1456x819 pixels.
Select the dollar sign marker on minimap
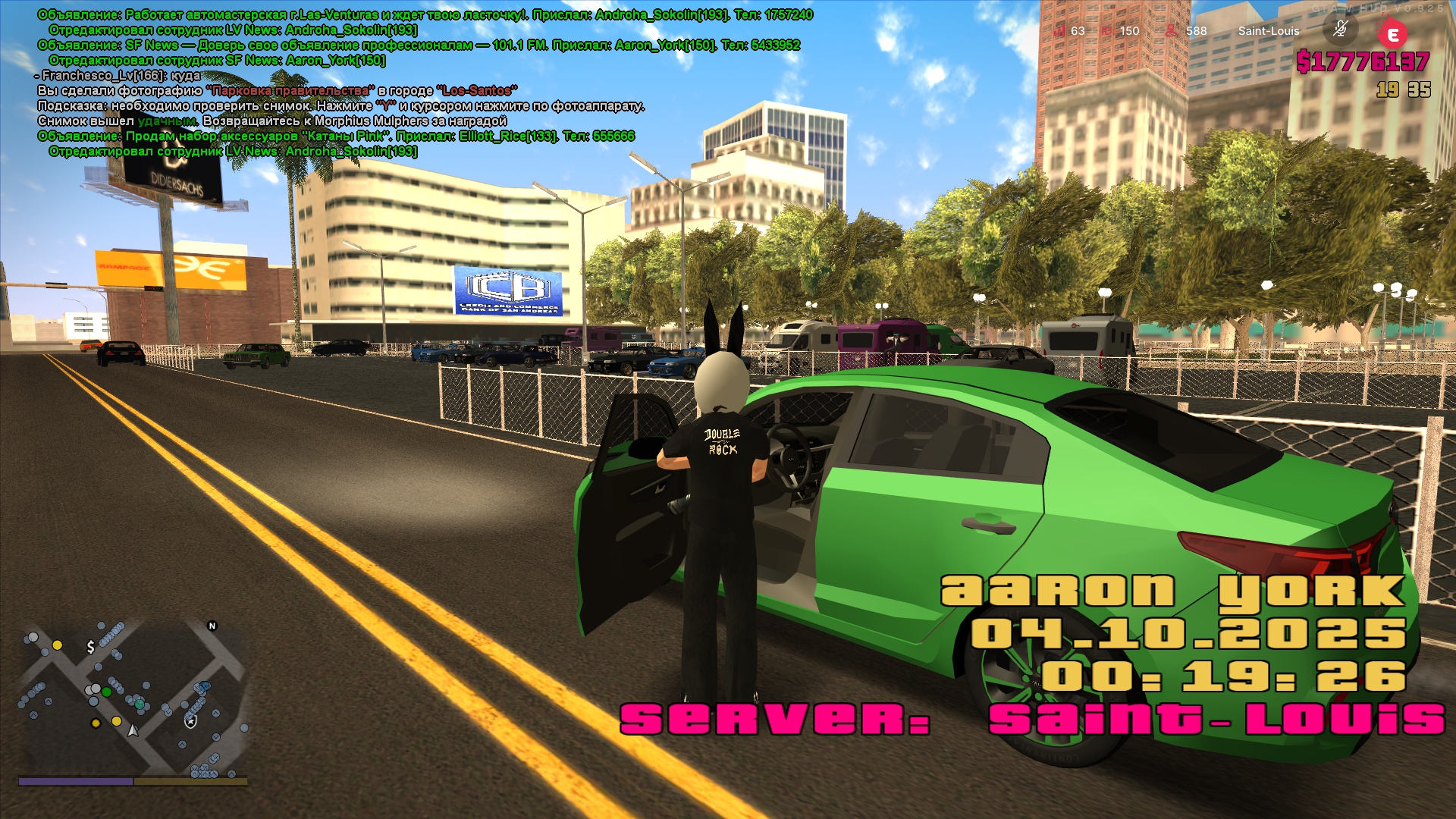click(91, 647)
